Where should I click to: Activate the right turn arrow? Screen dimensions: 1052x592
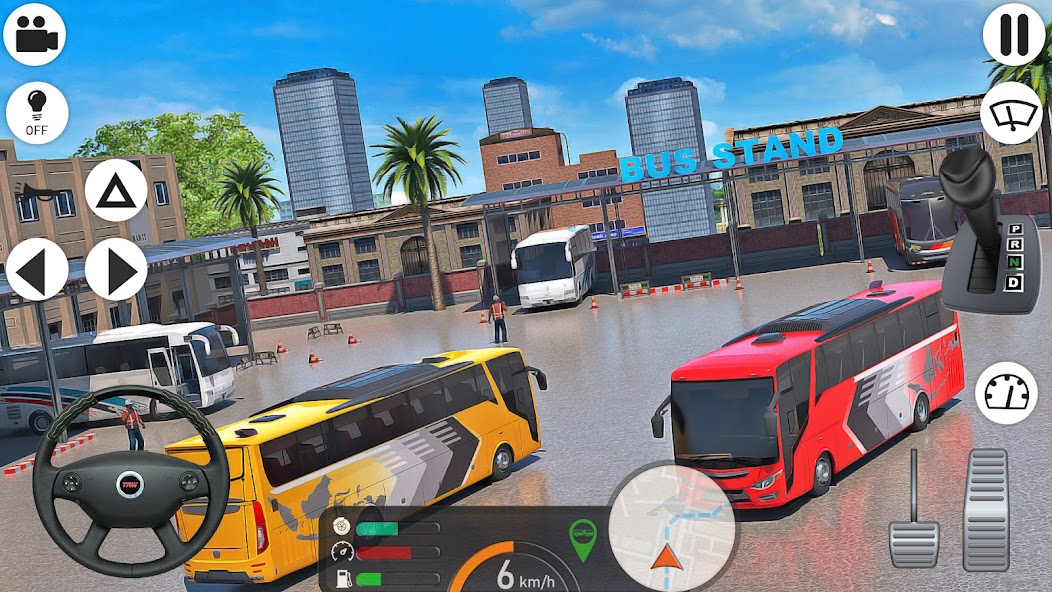coord(116,269)
